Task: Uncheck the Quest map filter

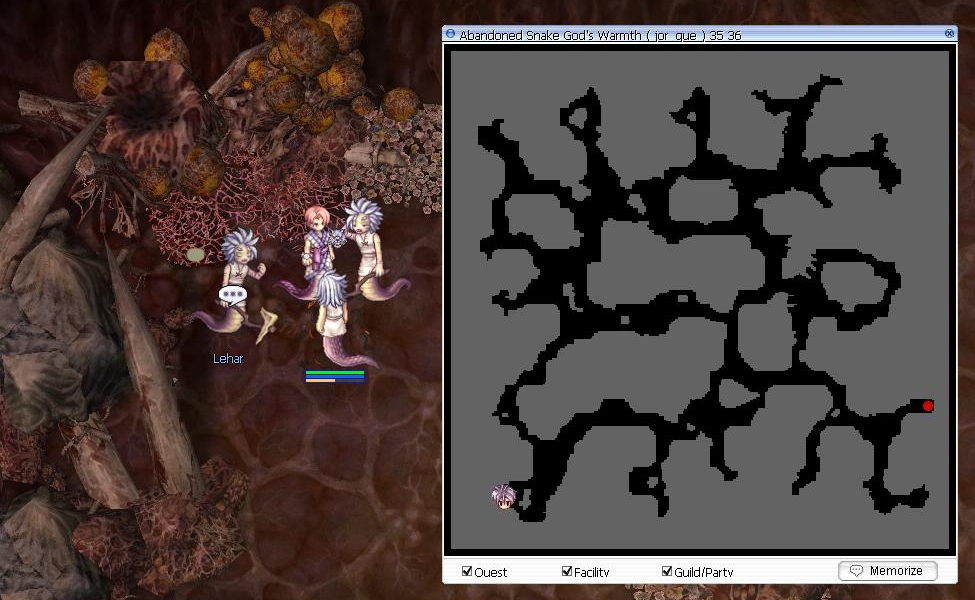Action: 467,571
